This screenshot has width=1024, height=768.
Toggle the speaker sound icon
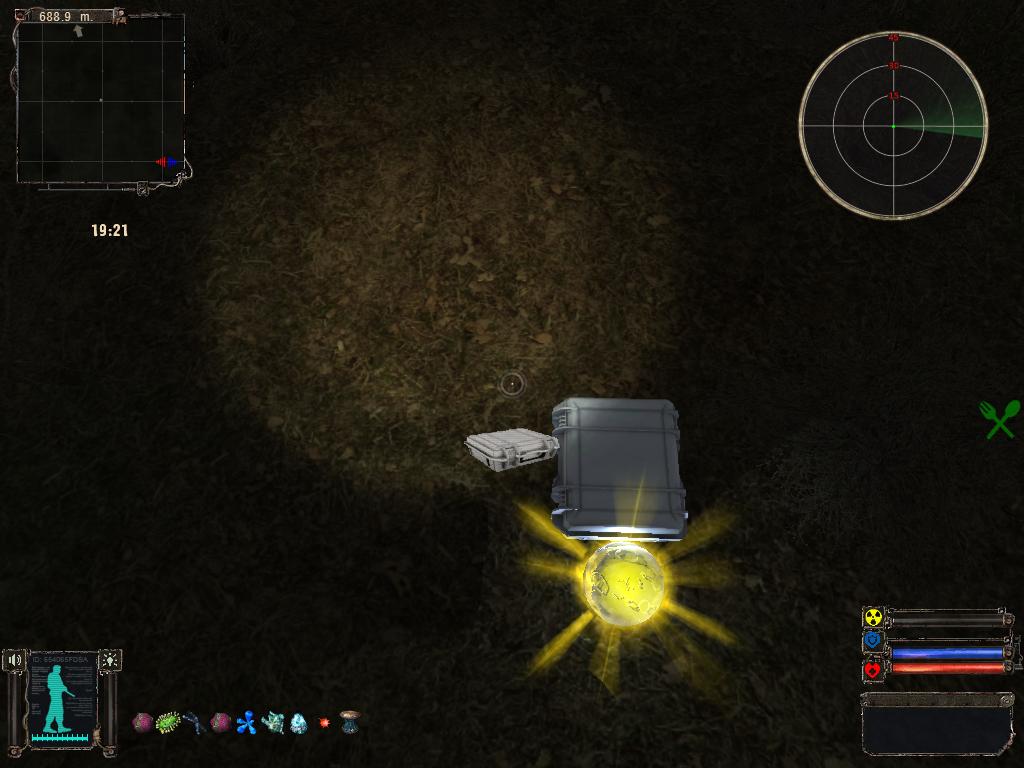(14, 660)
